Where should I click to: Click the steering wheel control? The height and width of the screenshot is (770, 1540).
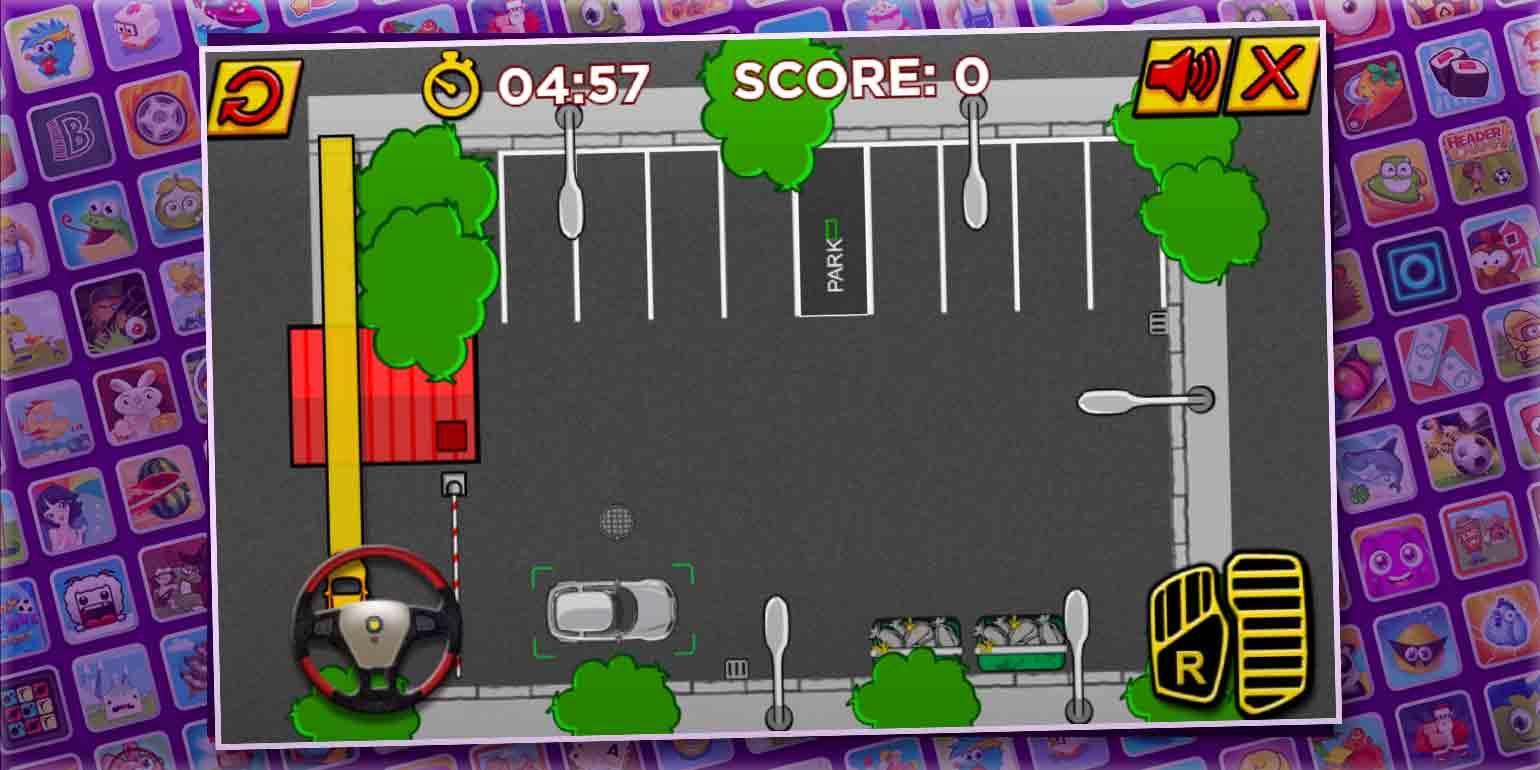[378, 625]
